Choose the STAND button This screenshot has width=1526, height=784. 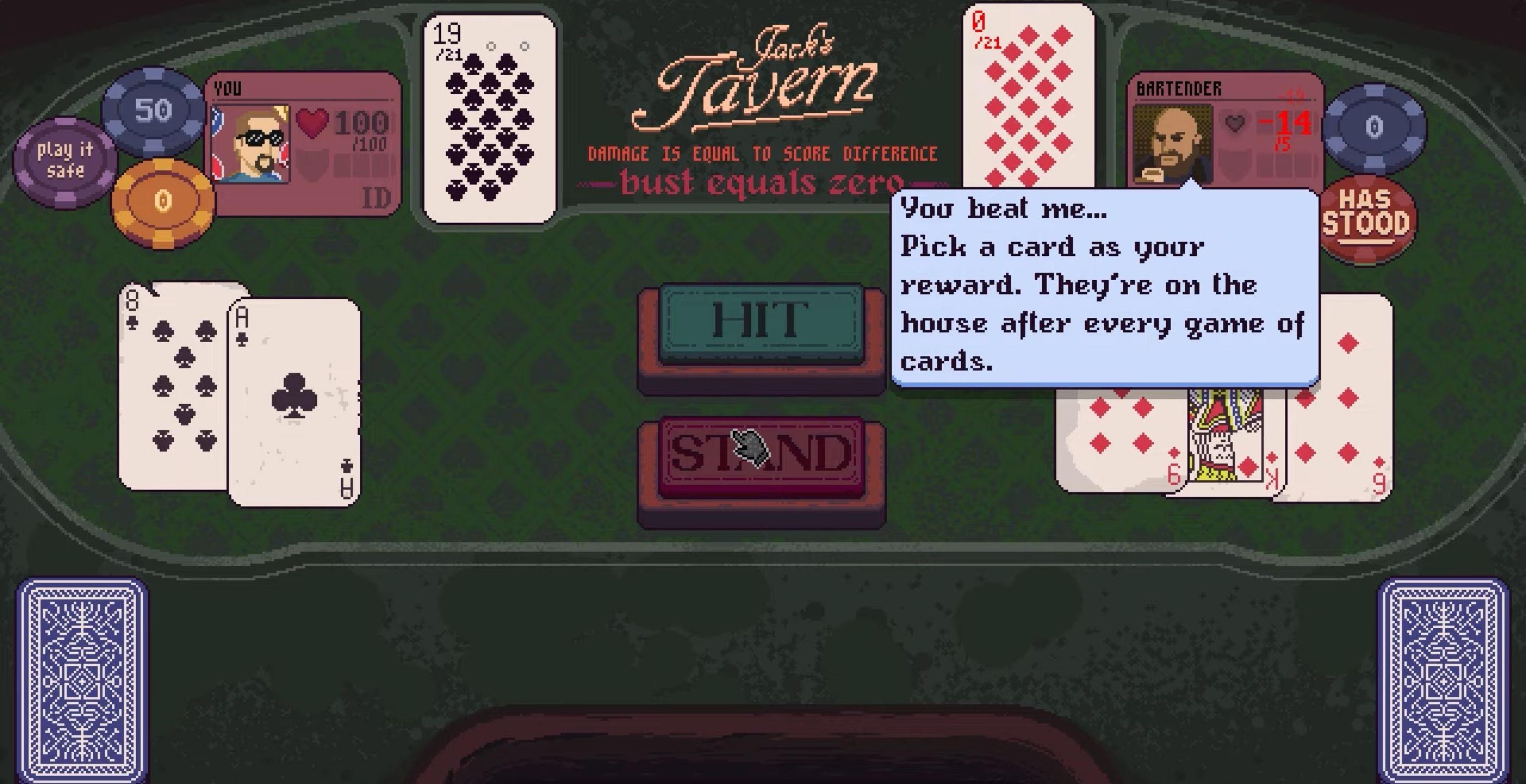761,455
